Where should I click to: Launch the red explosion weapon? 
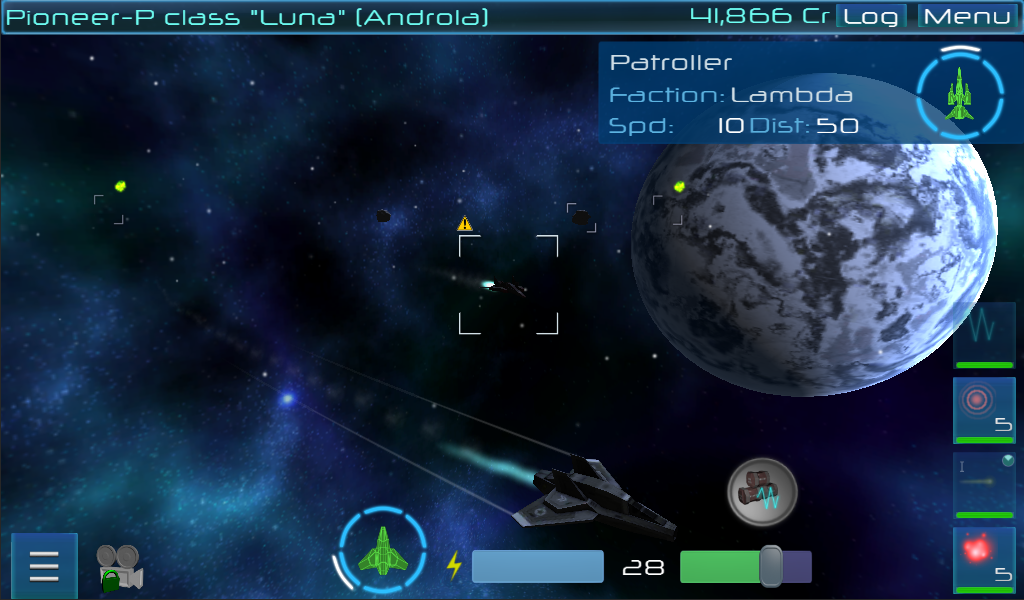(984, 559)
